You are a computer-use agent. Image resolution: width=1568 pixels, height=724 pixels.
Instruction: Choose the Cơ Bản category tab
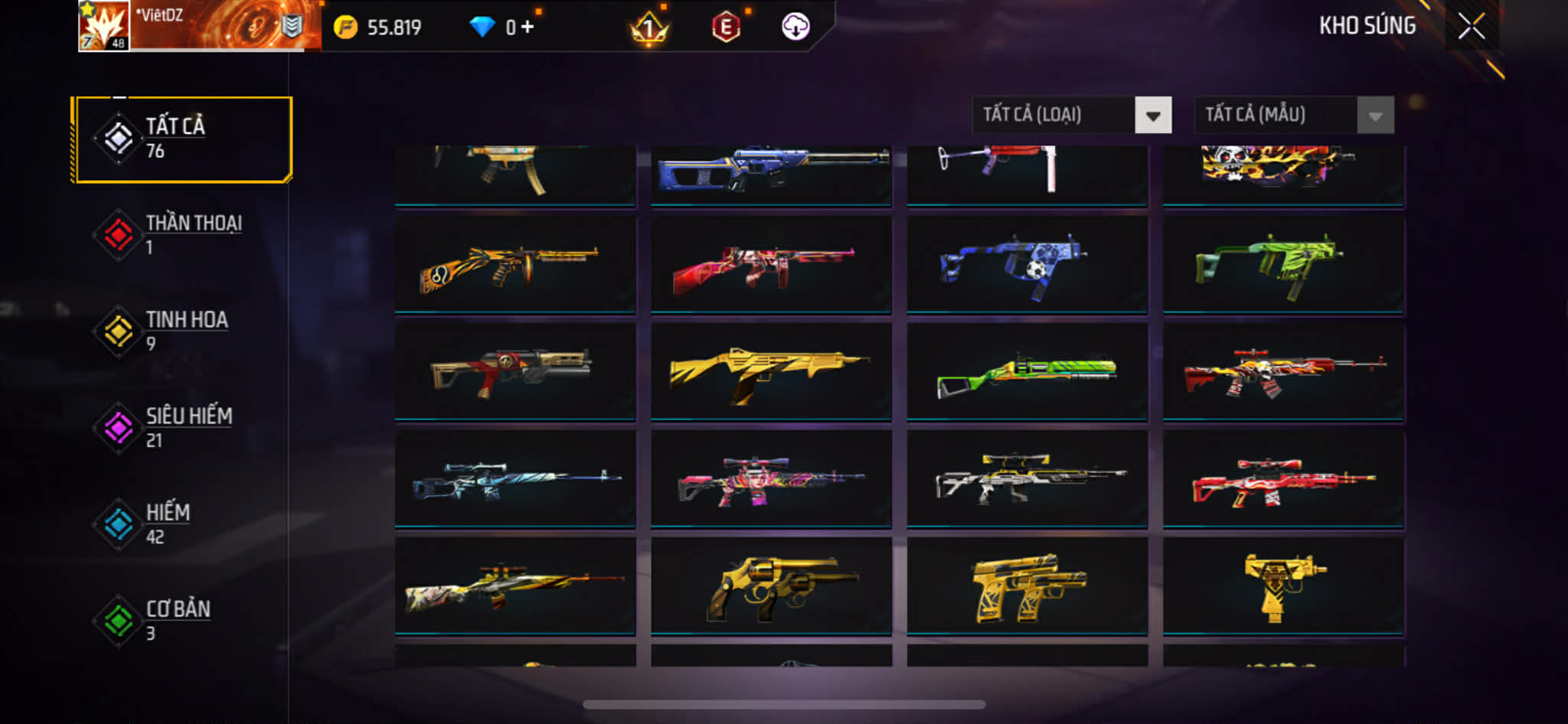(x=182, y=621)
